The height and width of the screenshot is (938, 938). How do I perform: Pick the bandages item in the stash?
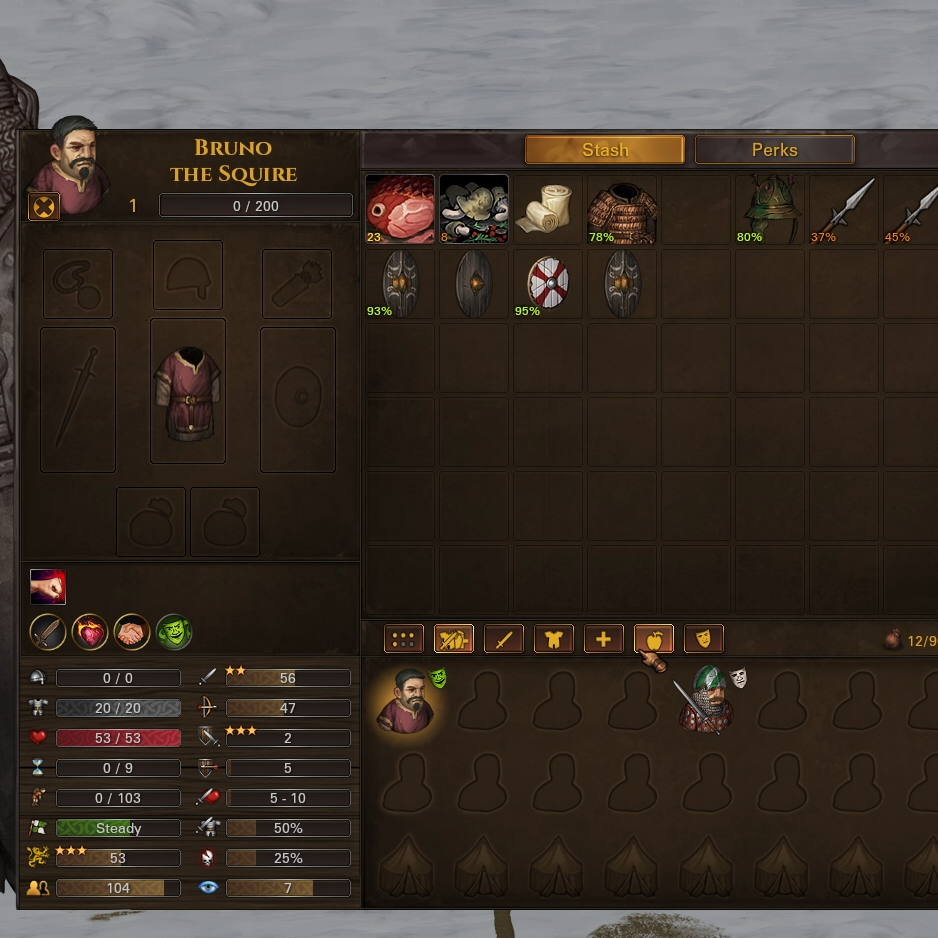pos(548,209)
